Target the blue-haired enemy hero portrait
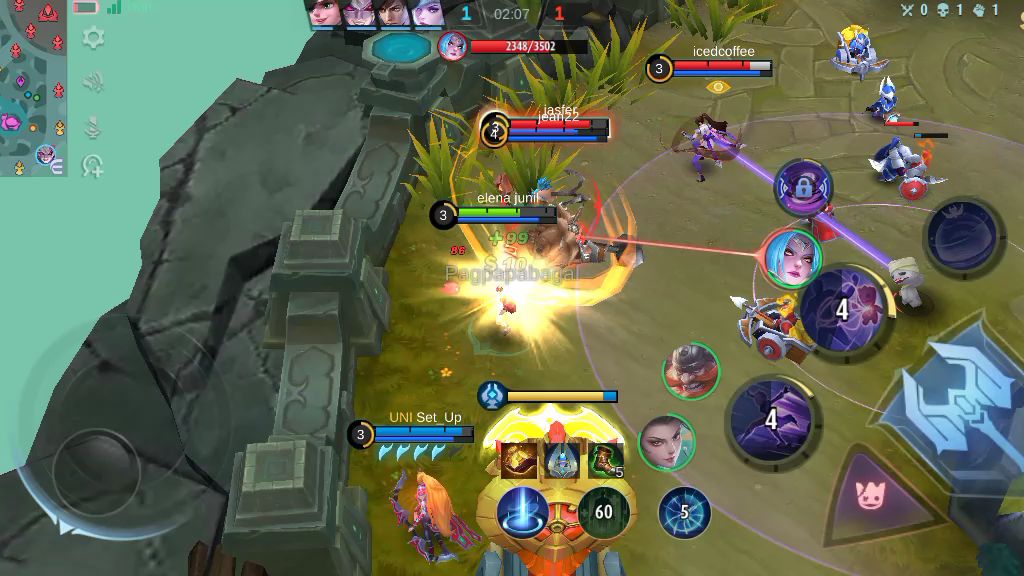Image resolution: width=1024 pixels, height=576 pixels. pos(793,257)
